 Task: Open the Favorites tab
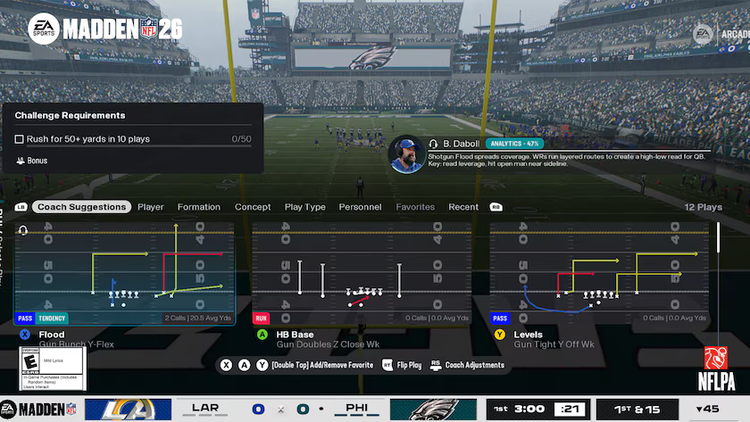click(x=415, y=207)
